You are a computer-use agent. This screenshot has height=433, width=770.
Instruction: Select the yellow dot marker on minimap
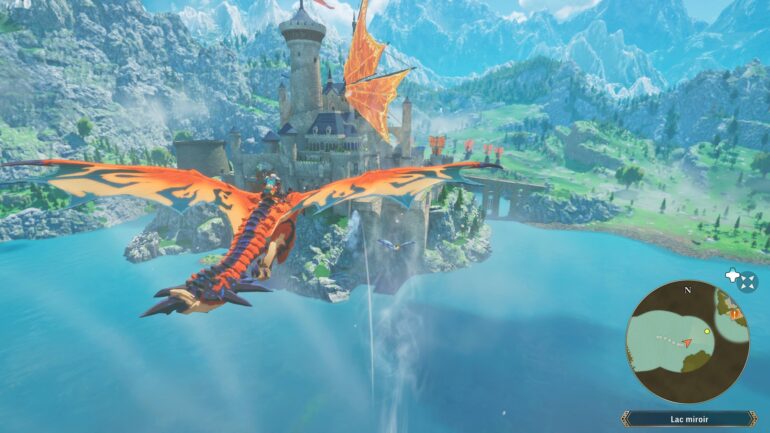(707, 331)
